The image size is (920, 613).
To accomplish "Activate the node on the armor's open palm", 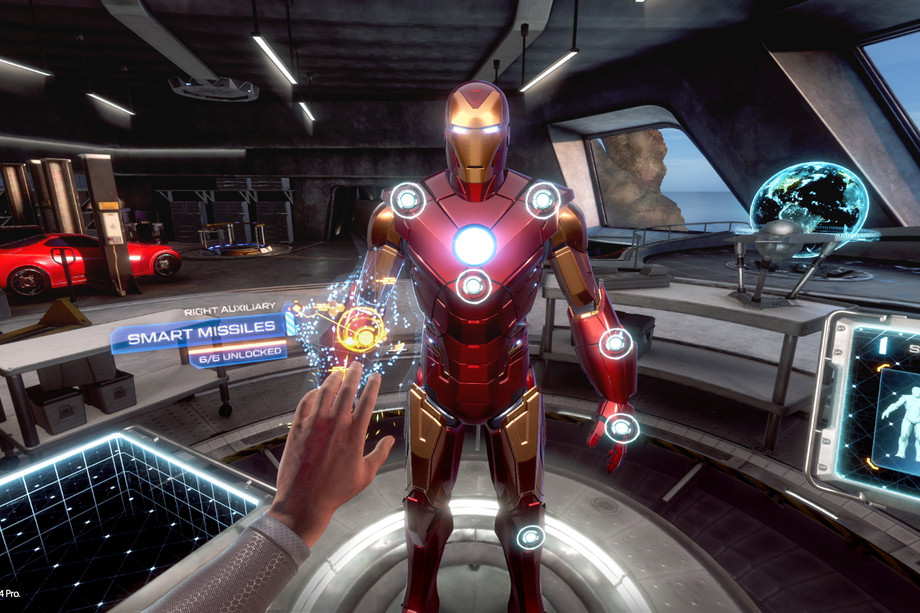I will (x=622, y=428).
